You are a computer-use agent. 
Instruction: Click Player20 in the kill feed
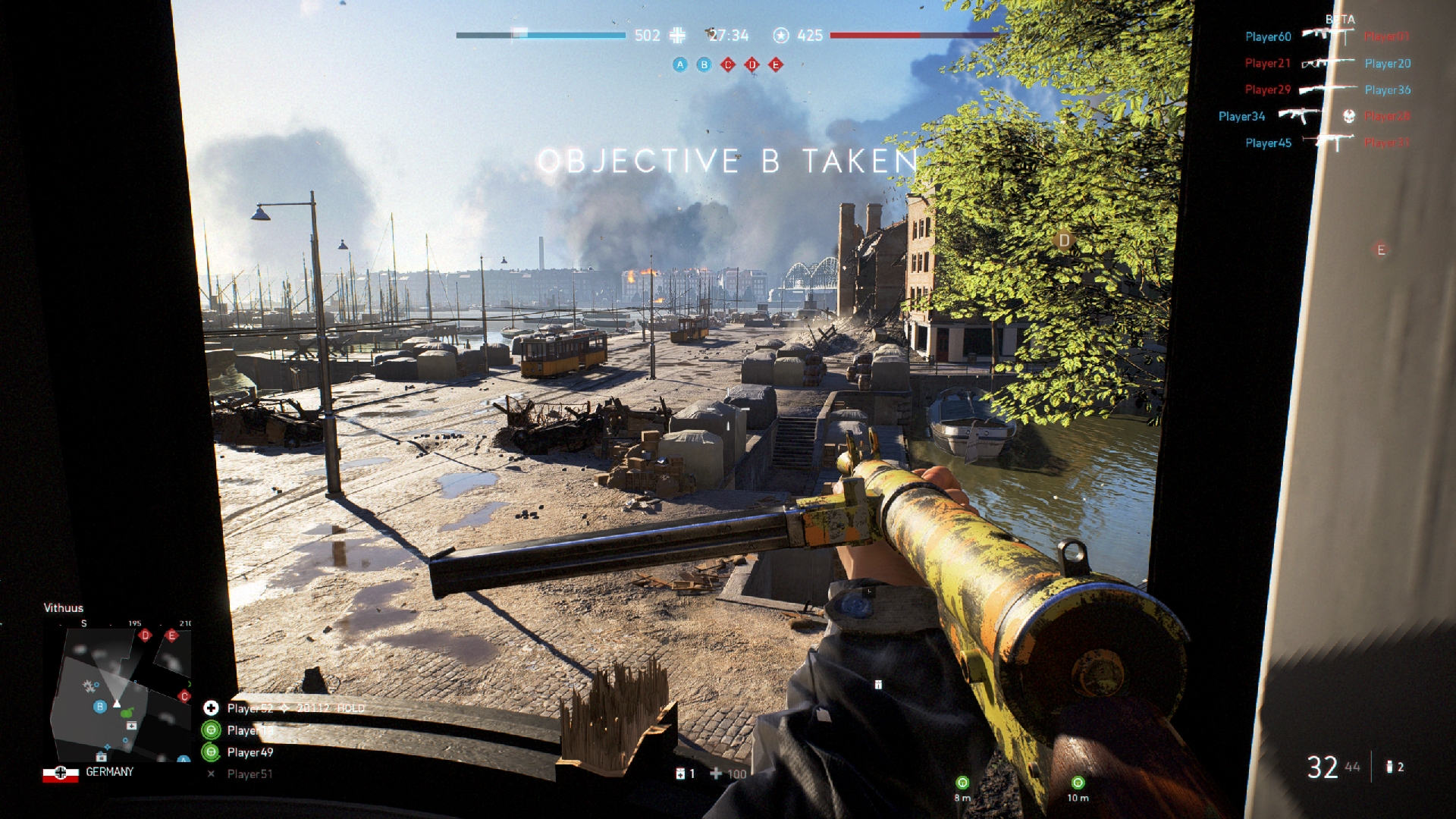coord(1388,64)
